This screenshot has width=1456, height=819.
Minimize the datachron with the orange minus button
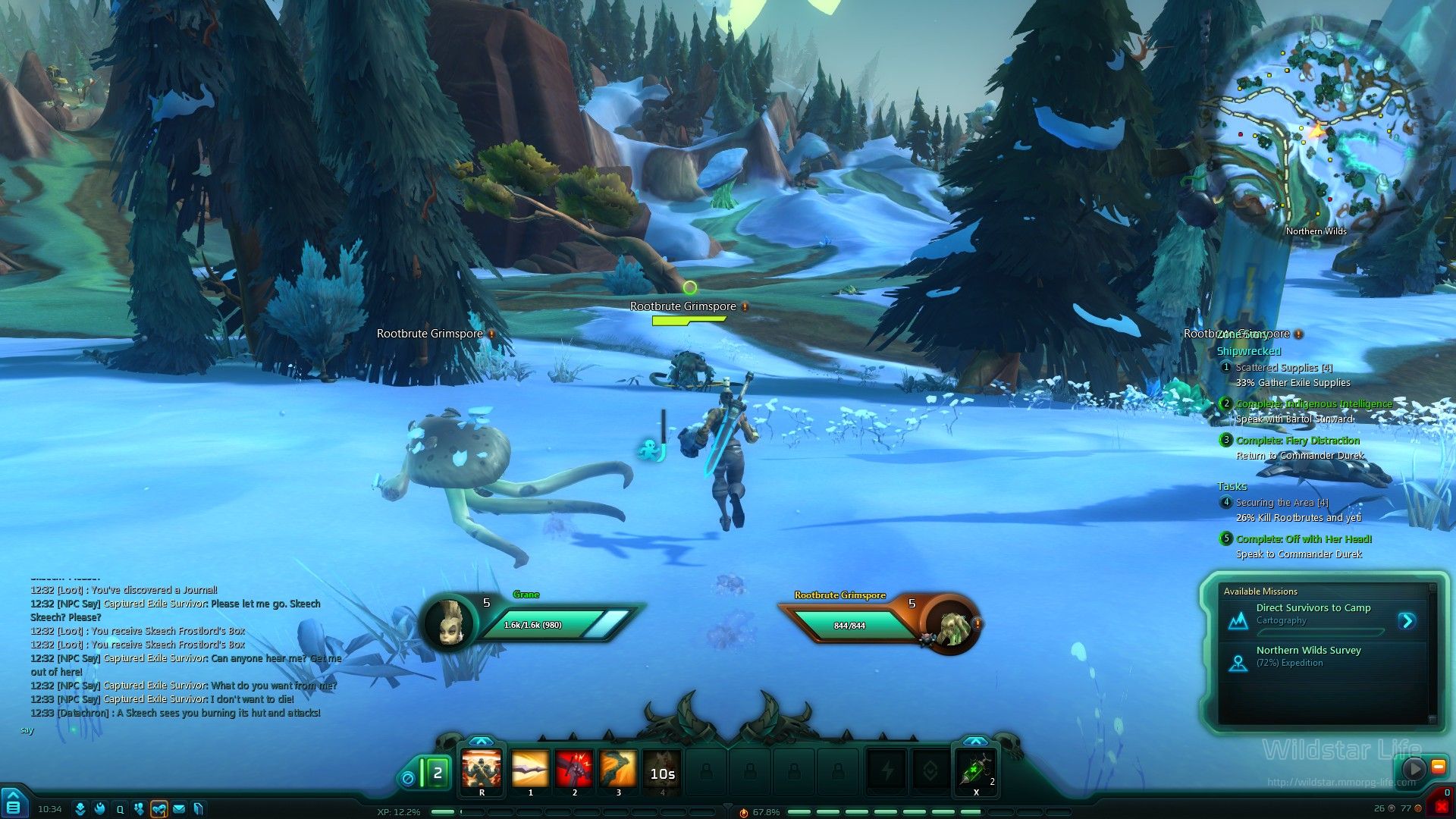pos(1438,767)
